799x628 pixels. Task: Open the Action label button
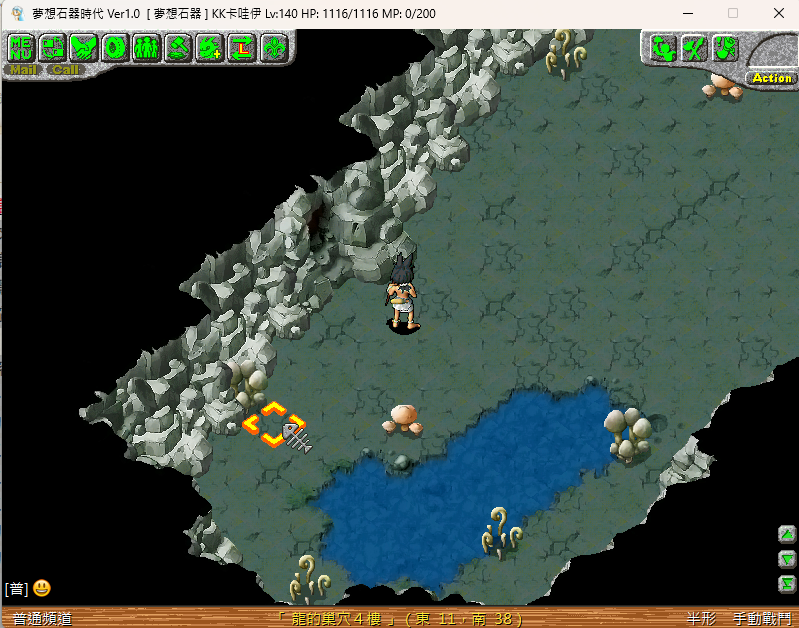(x=771, y=78)
